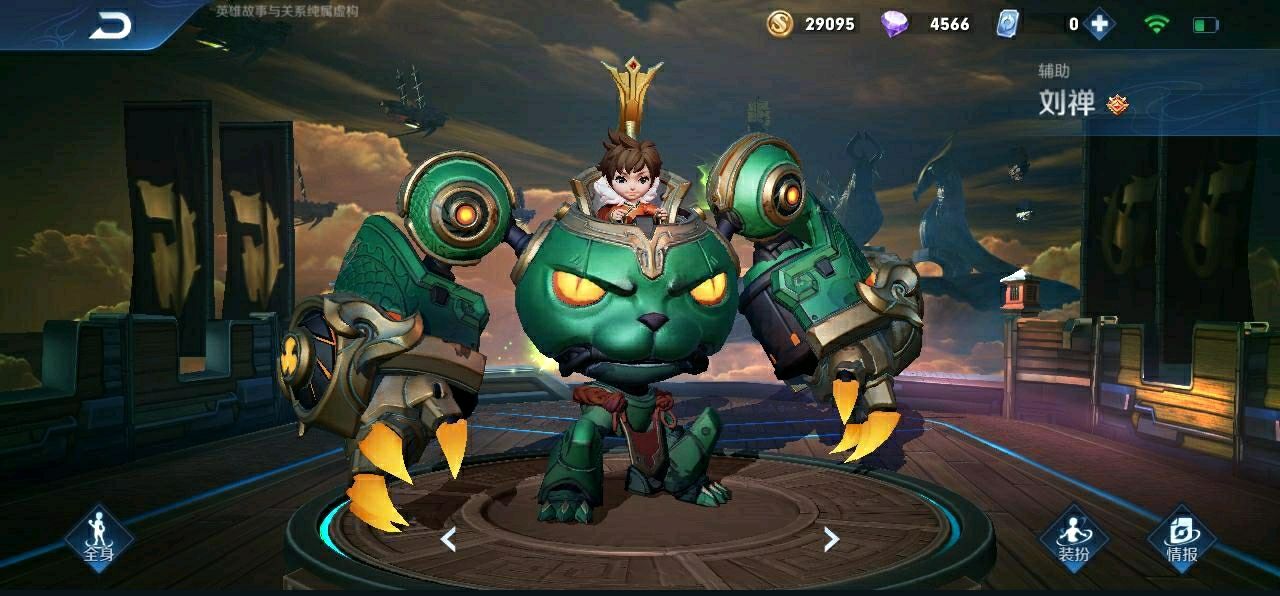Tap the gold coin currency icon
The height and width of the screenshot is (596, 1280).
780,23
